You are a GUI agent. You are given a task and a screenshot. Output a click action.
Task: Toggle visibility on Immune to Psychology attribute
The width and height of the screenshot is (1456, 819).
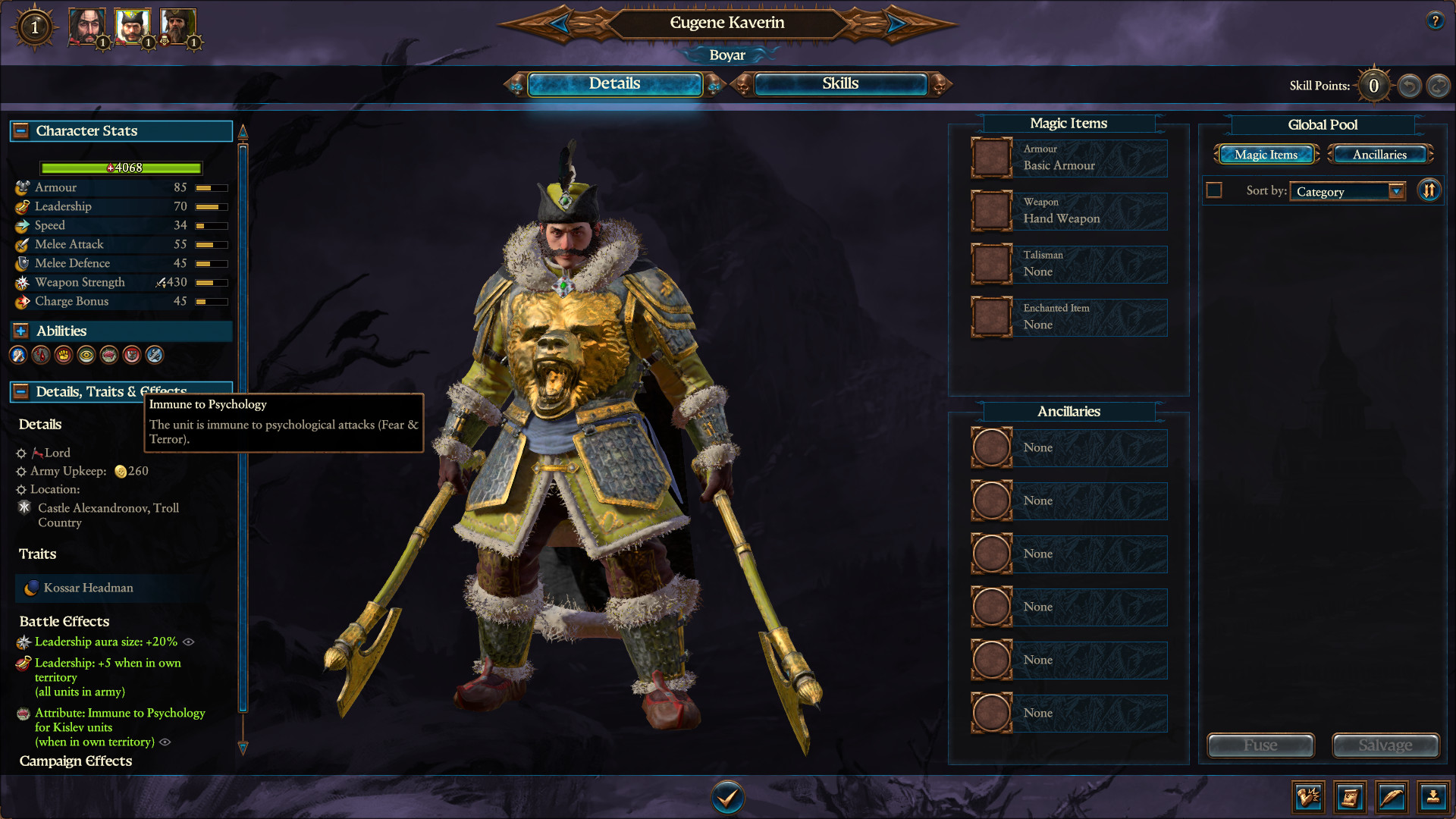(x=165, y=742)
